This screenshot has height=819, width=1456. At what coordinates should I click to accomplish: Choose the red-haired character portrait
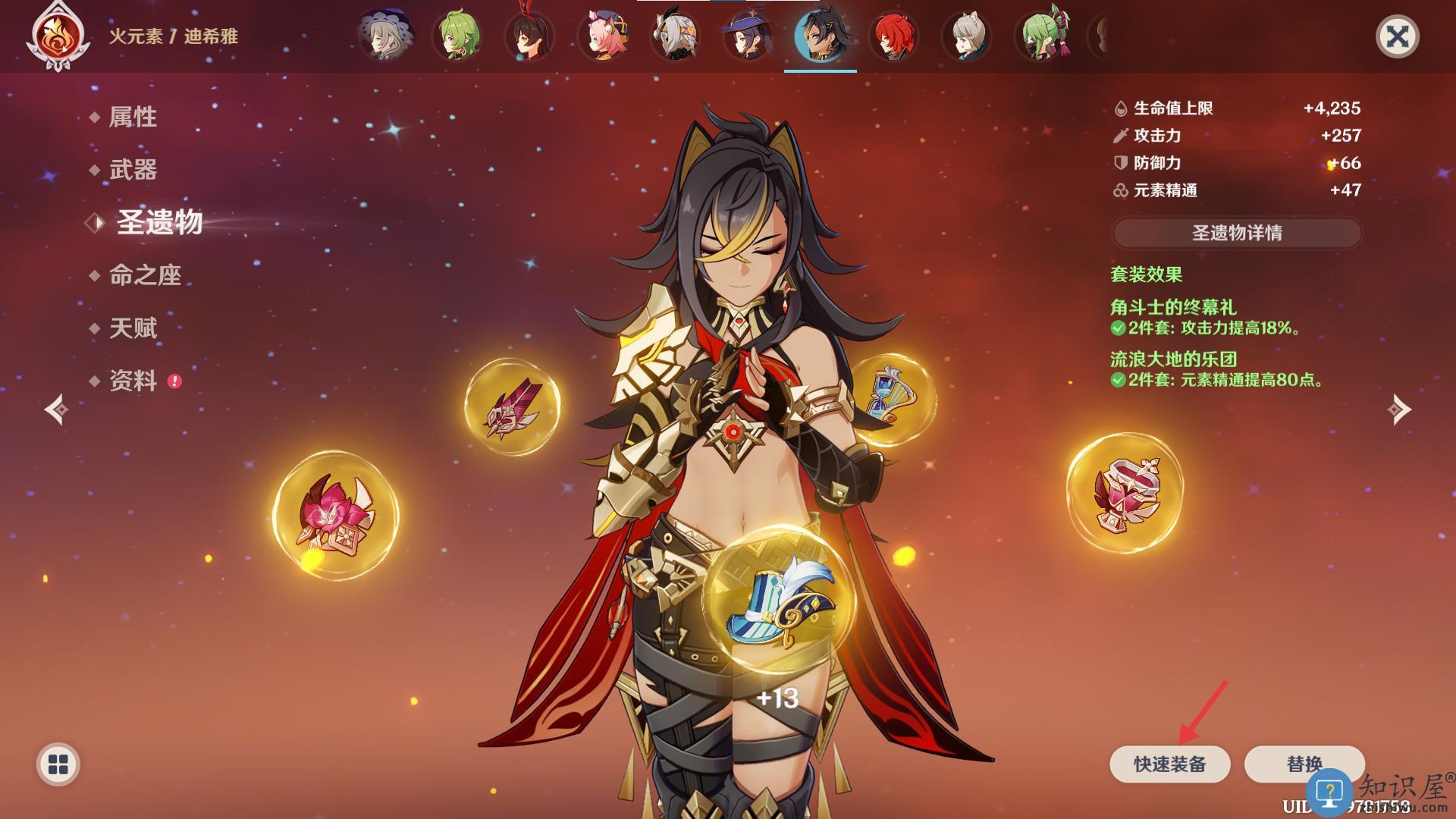coord(893,36)
